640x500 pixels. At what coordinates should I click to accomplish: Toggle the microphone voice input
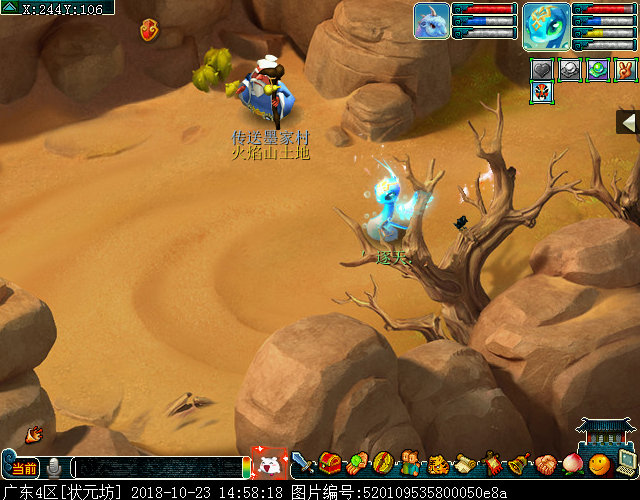54,468
